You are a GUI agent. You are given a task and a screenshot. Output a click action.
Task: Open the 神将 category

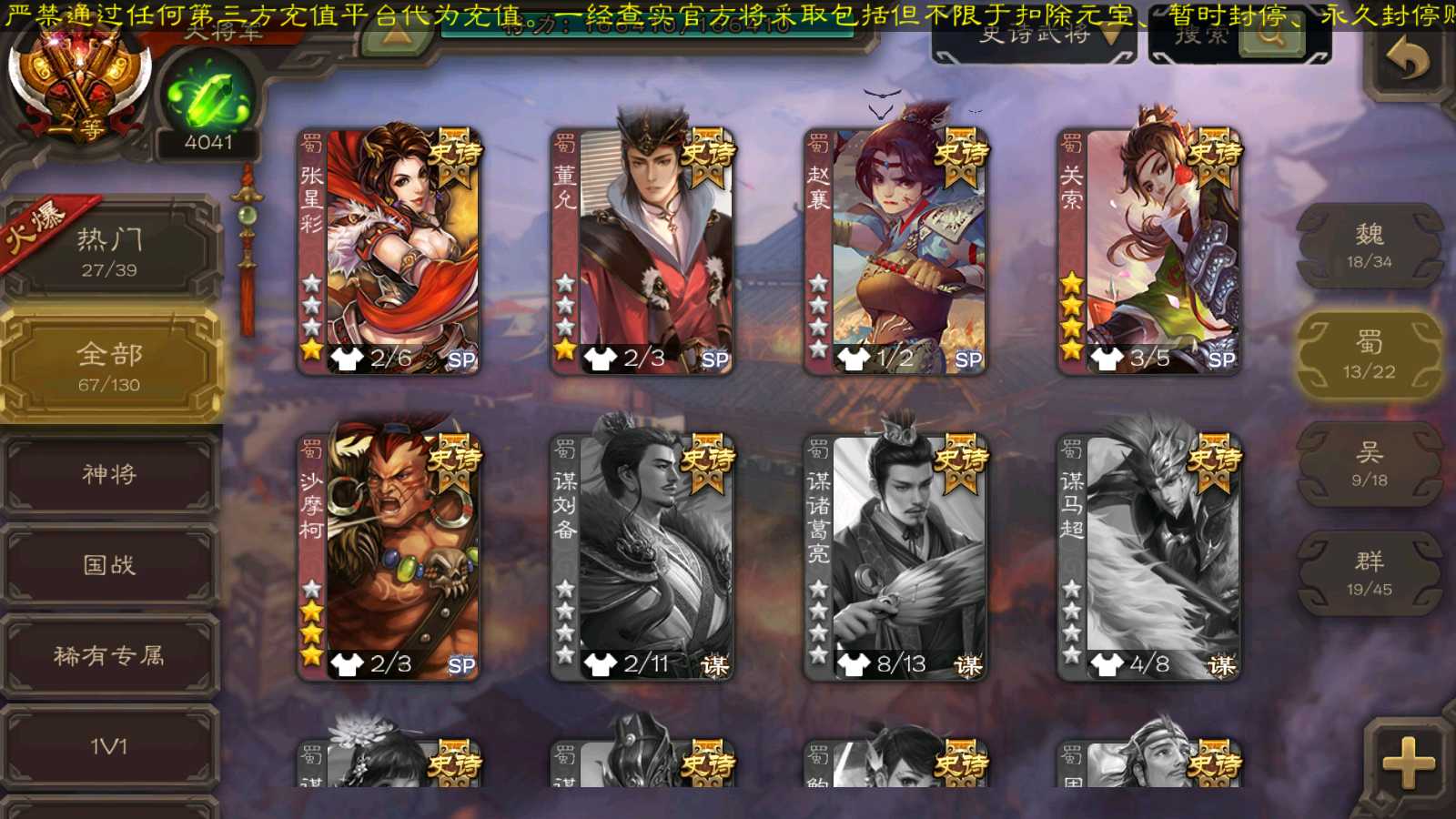click(x=109, y=474)
